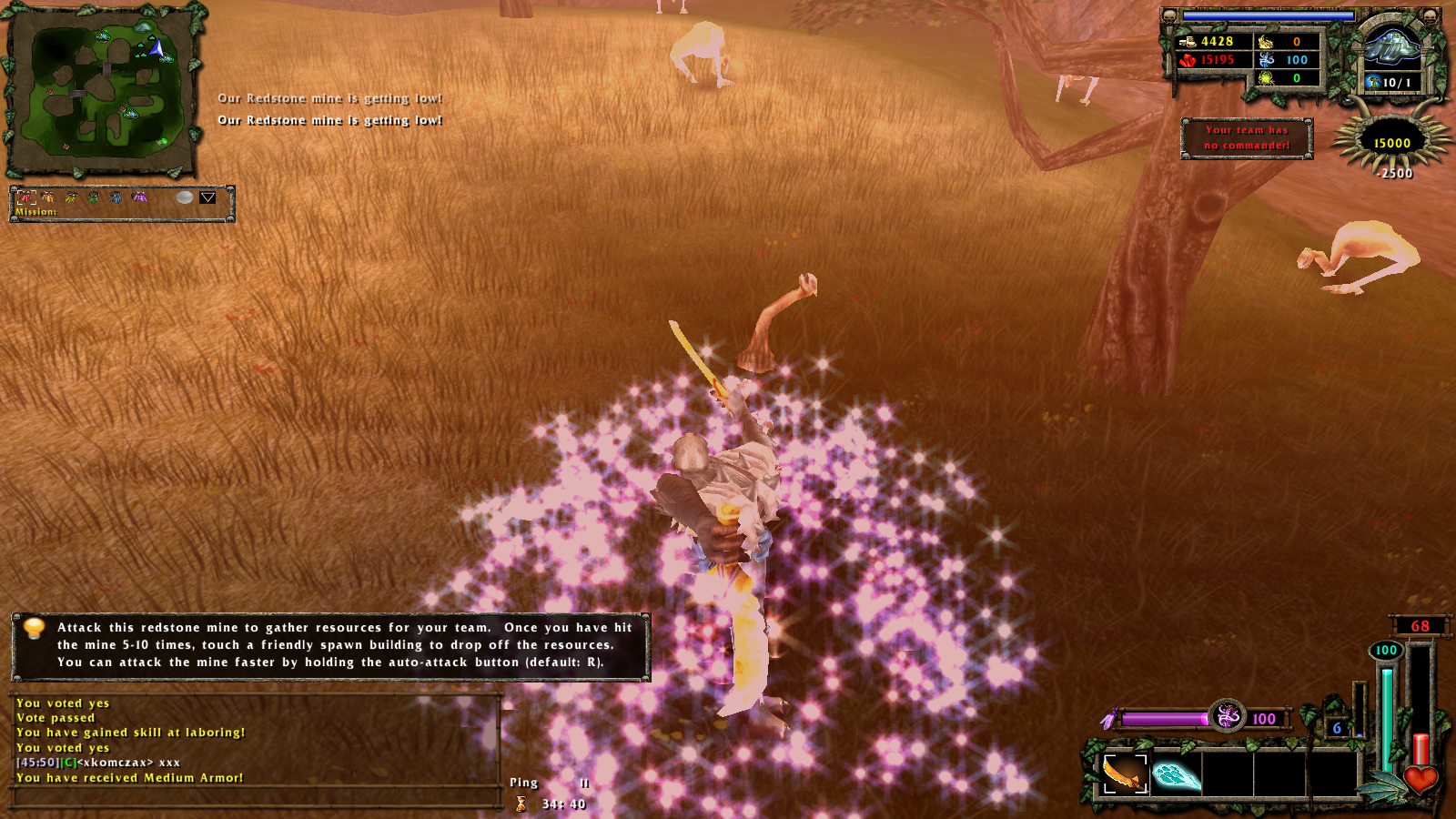The width and height of the screenshot is (1456, 819).
Task: Select the flaming sword weapon slot
Action: coord(1125,773)
